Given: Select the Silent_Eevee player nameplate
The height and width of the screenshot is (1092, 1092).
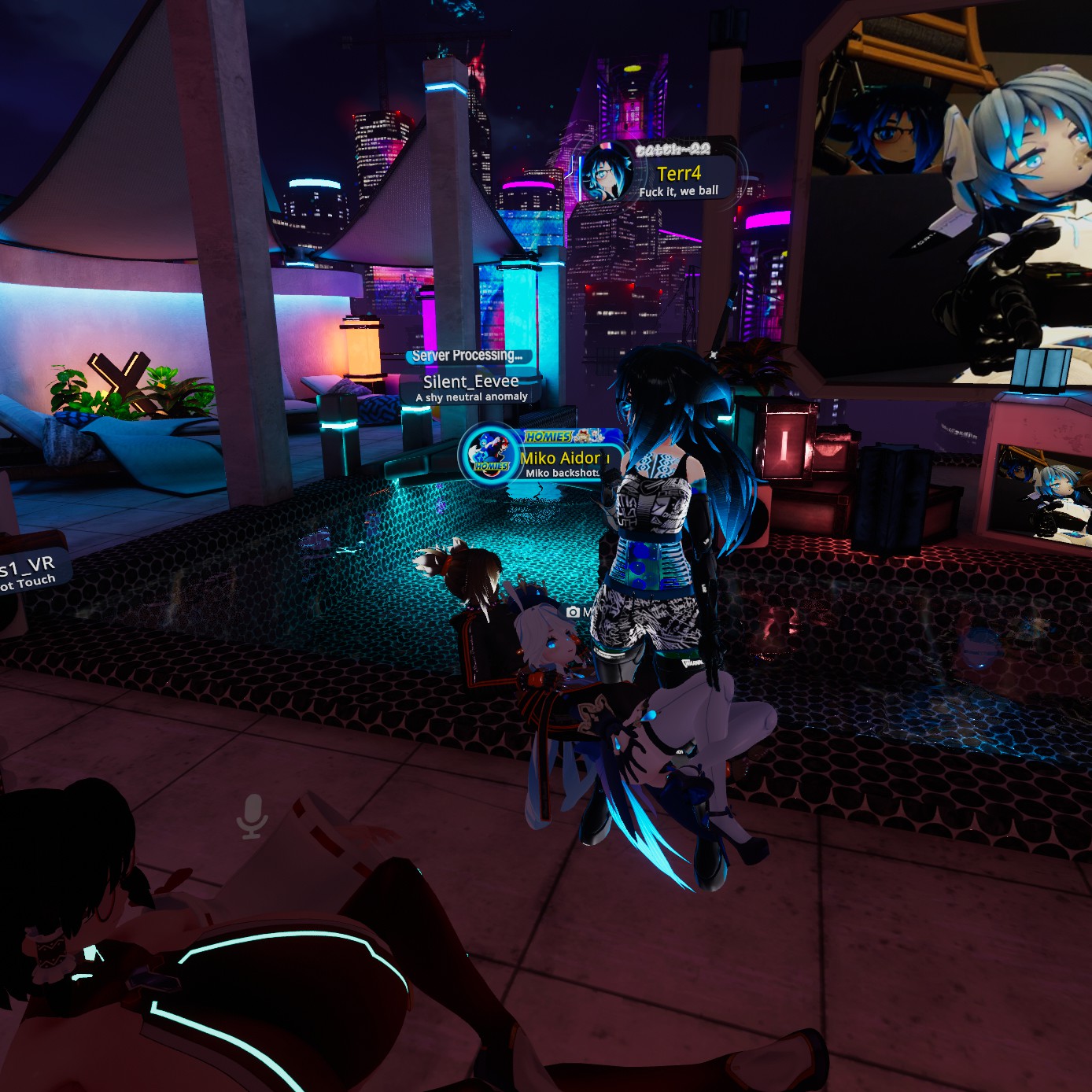Looking at the screenshot, I should pyautogui.click(x=470, y=382).
